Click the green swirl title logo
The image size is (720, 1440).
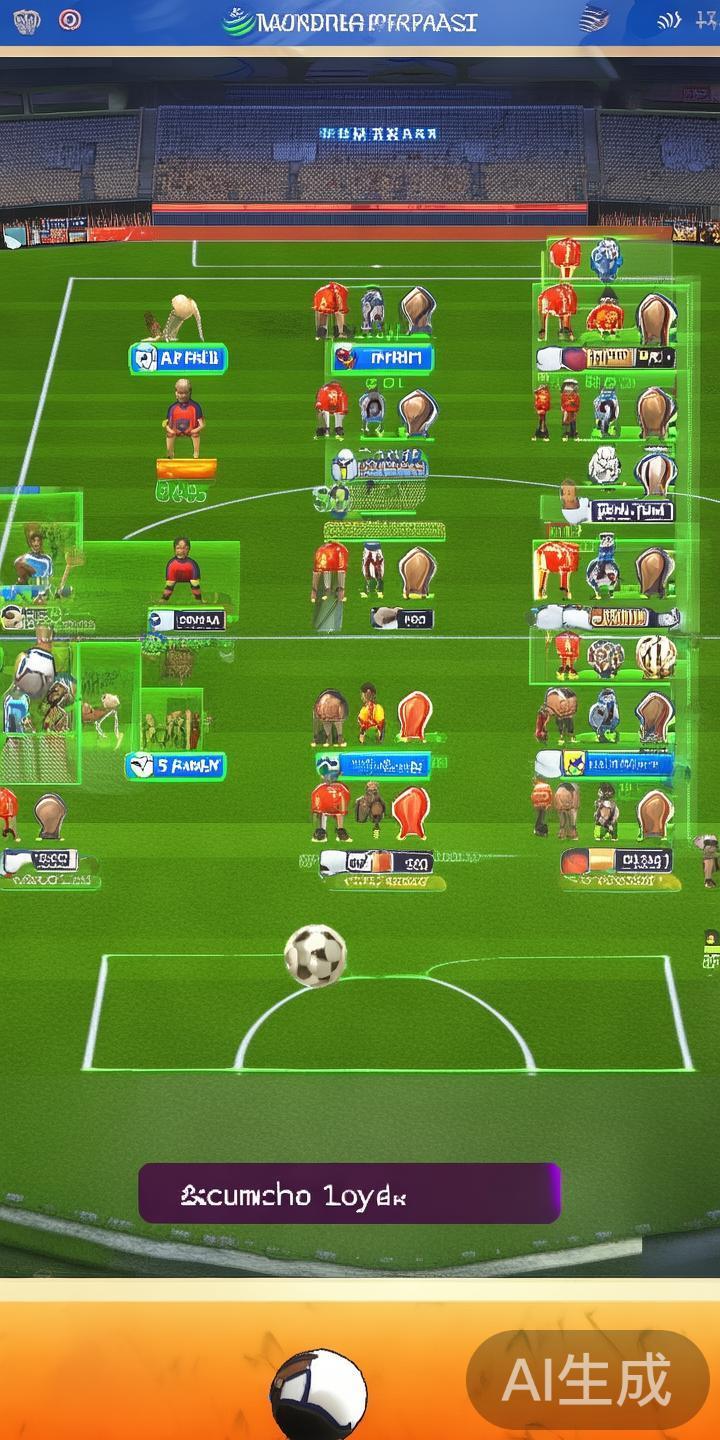tap(238, 21)
